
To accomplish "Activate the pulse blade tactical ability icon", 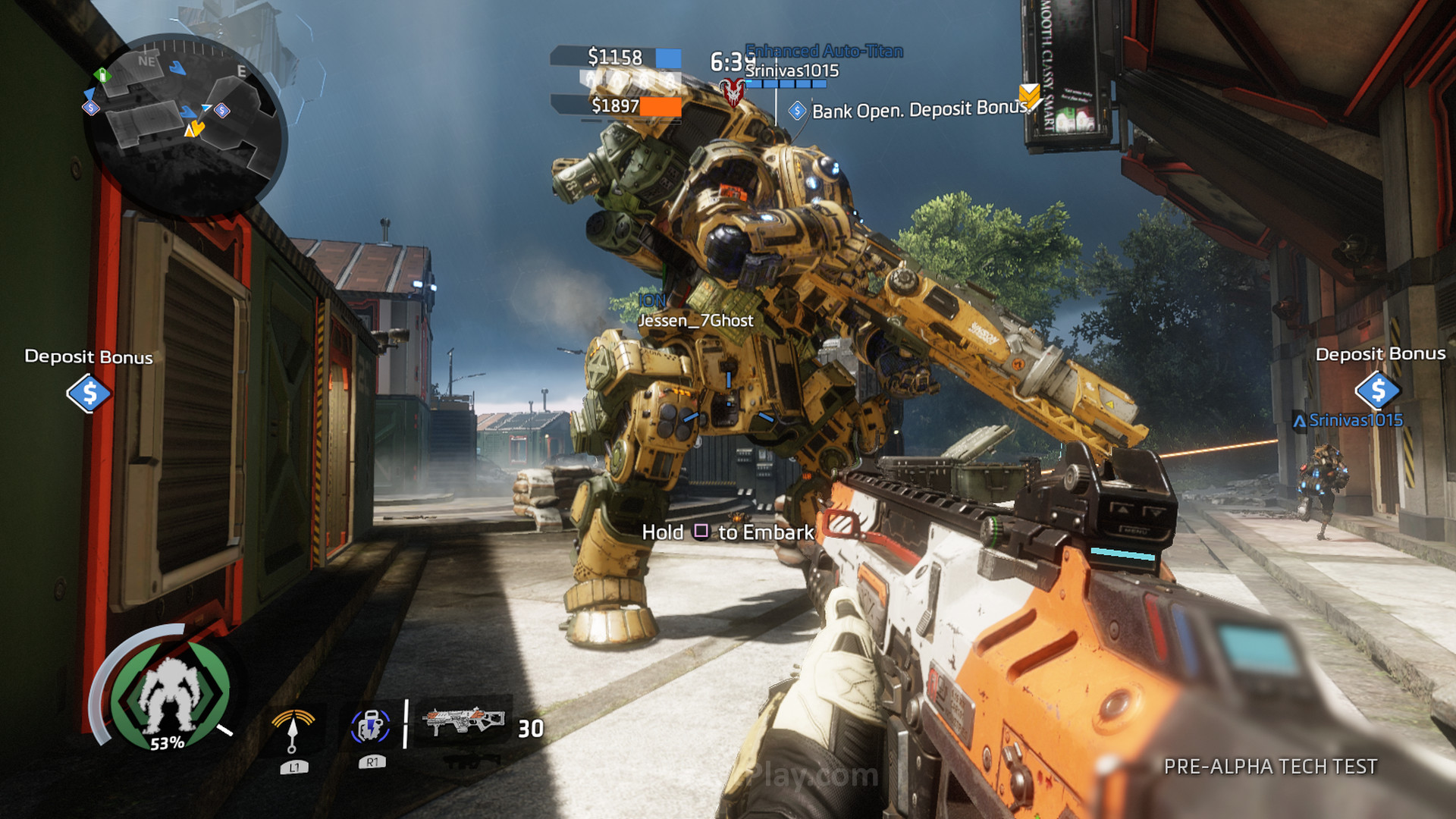I will tap(293, 730).
